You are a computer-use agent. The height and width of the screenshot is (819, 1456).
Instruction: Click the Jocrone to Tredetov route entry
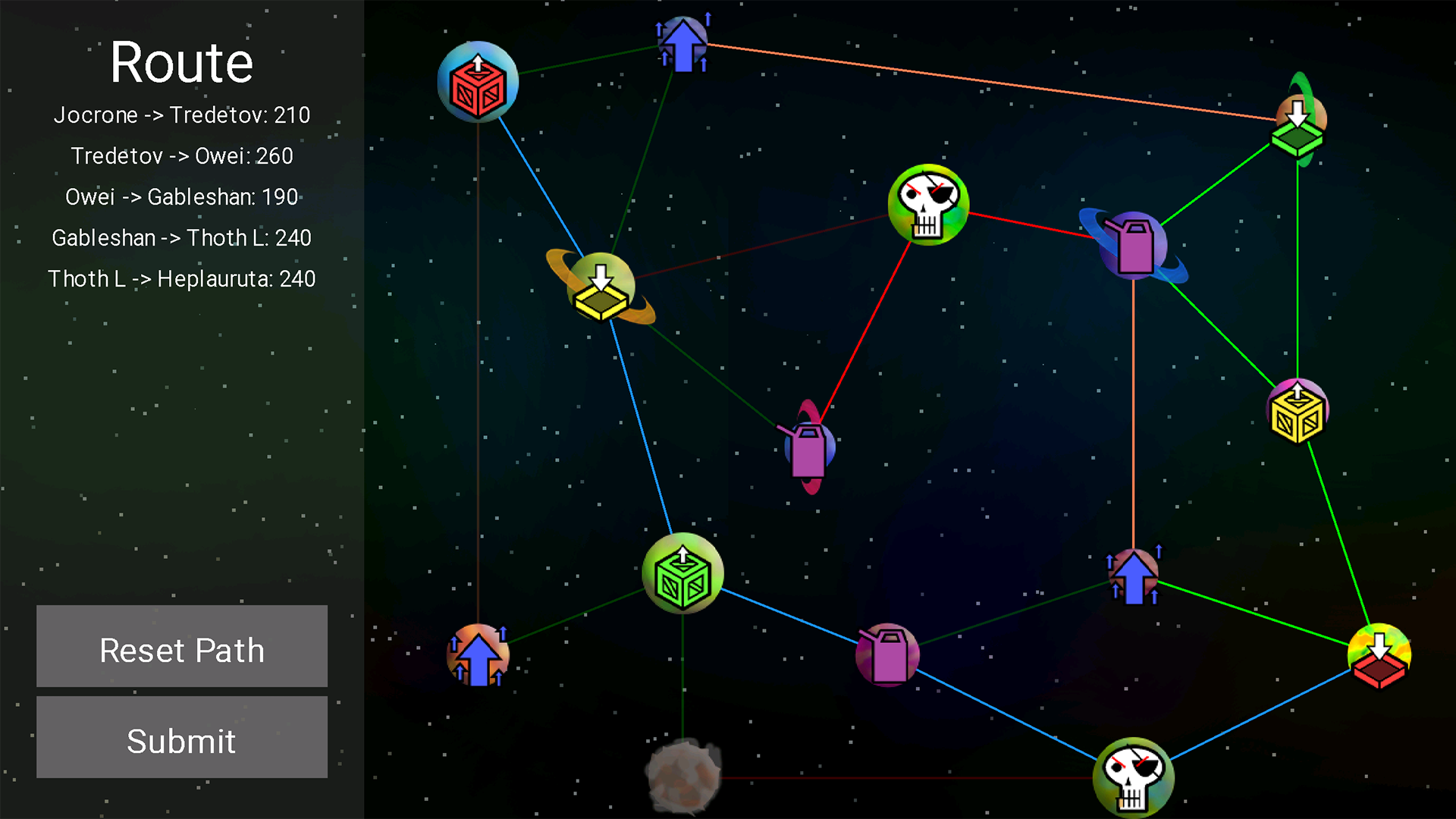tap(182, 115)
